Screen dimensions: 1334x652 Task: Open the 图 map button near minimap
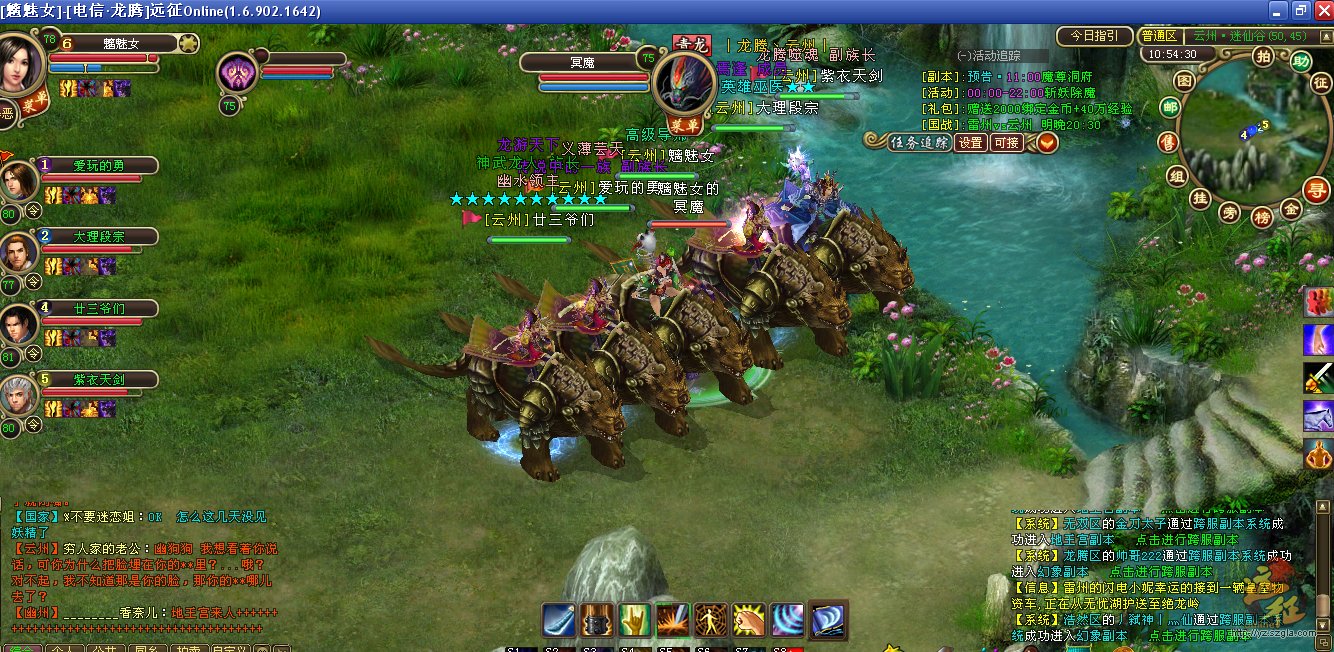[1185, 80]
